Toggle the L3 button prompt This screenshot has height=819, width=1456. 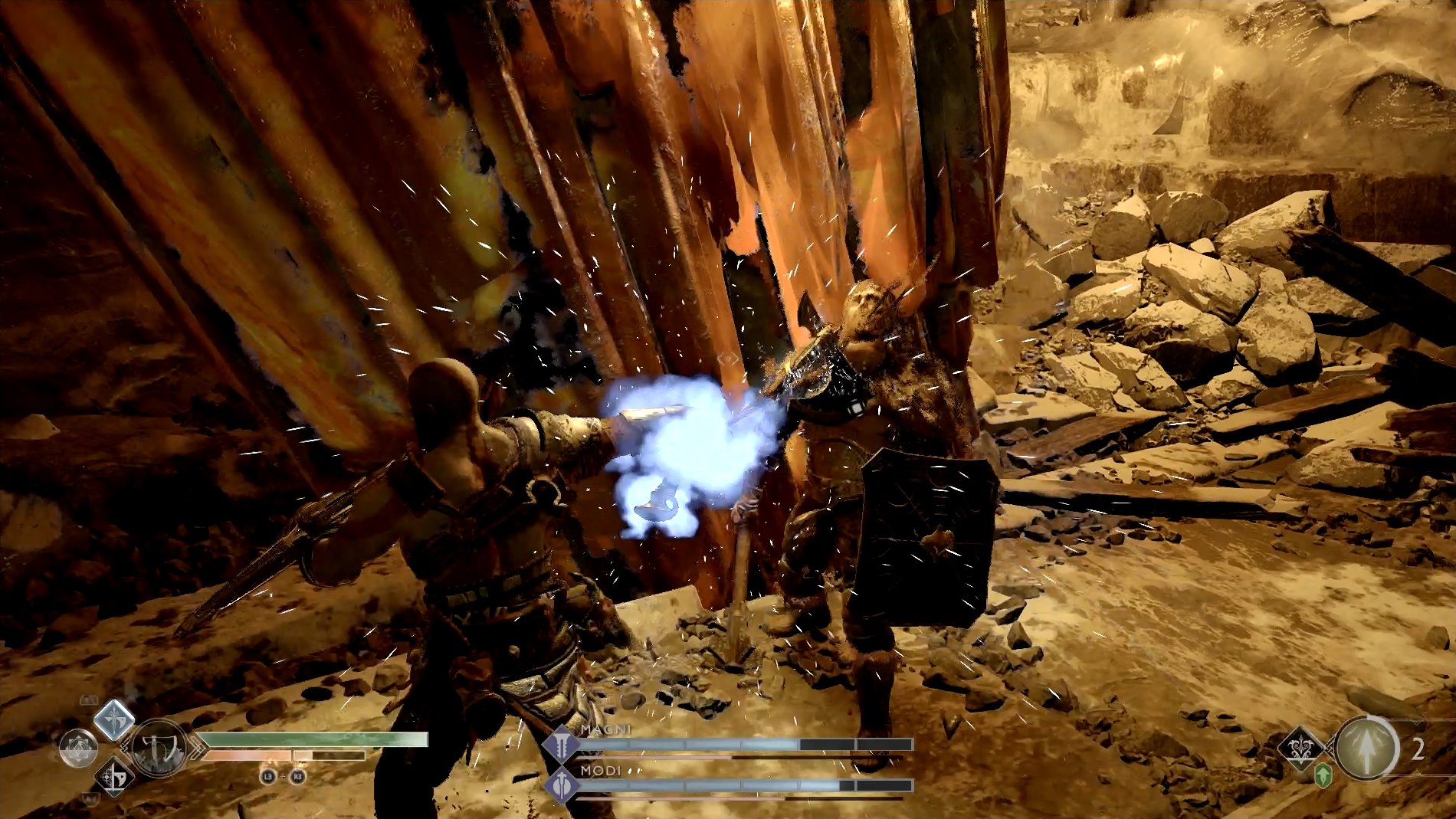coord(268,777)
